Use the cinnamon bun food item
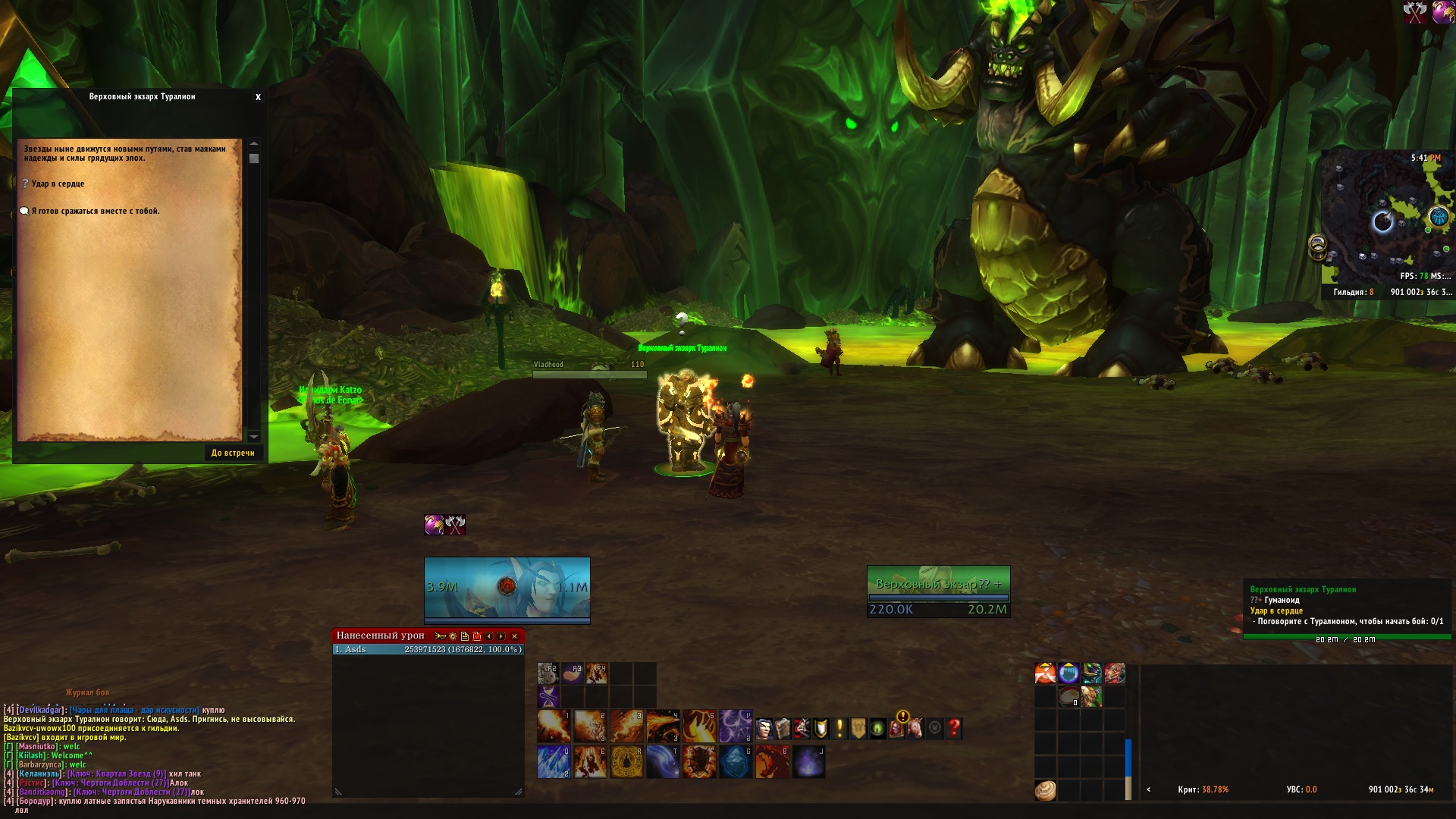Viewport: 1456px width, 819px height. click(x=1045, y=790)
